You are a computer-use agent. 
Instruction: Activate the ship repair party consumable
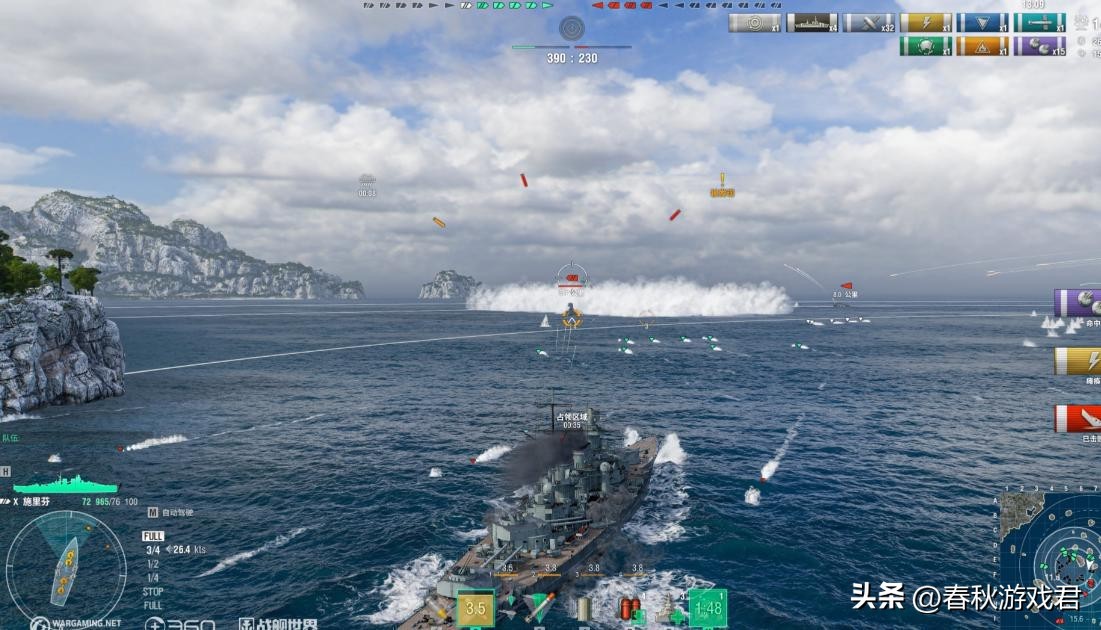(667, 608)
